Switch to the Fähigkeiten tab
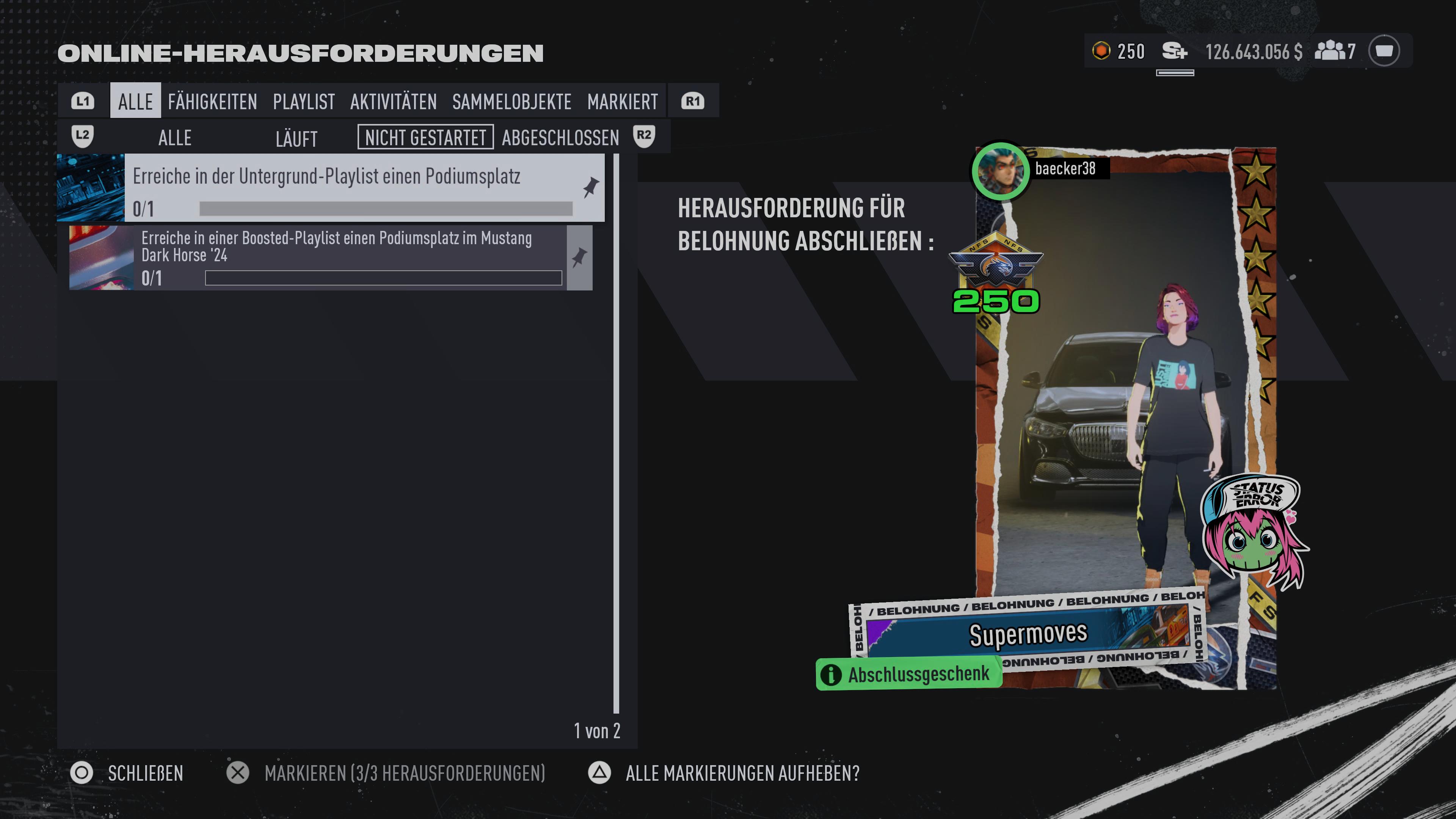This screenshot has height=819, width=1456. point(212,102)
